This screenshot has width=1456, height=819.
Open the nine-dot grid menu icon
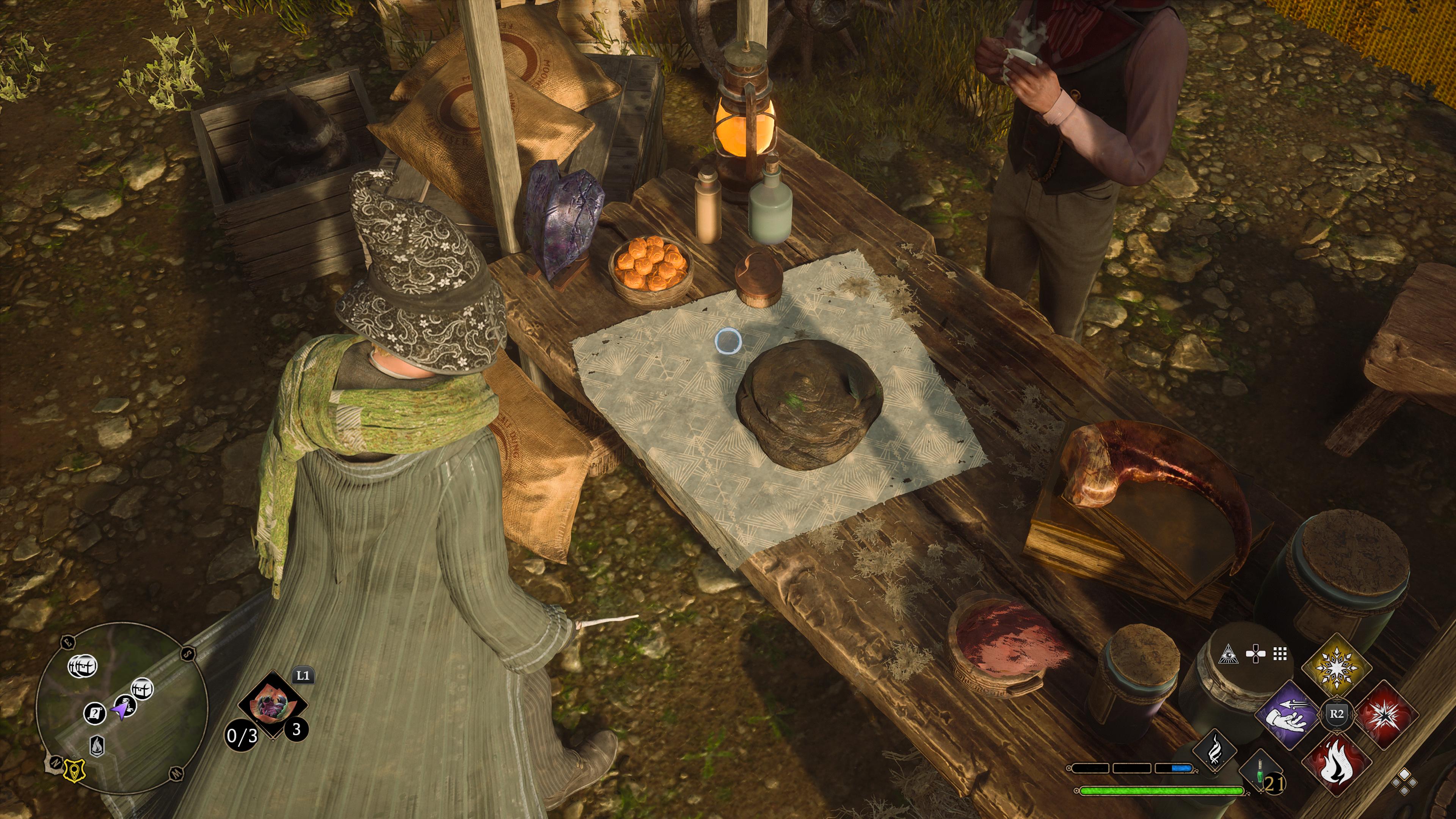pyautogui.click(x=1280, y=654)
